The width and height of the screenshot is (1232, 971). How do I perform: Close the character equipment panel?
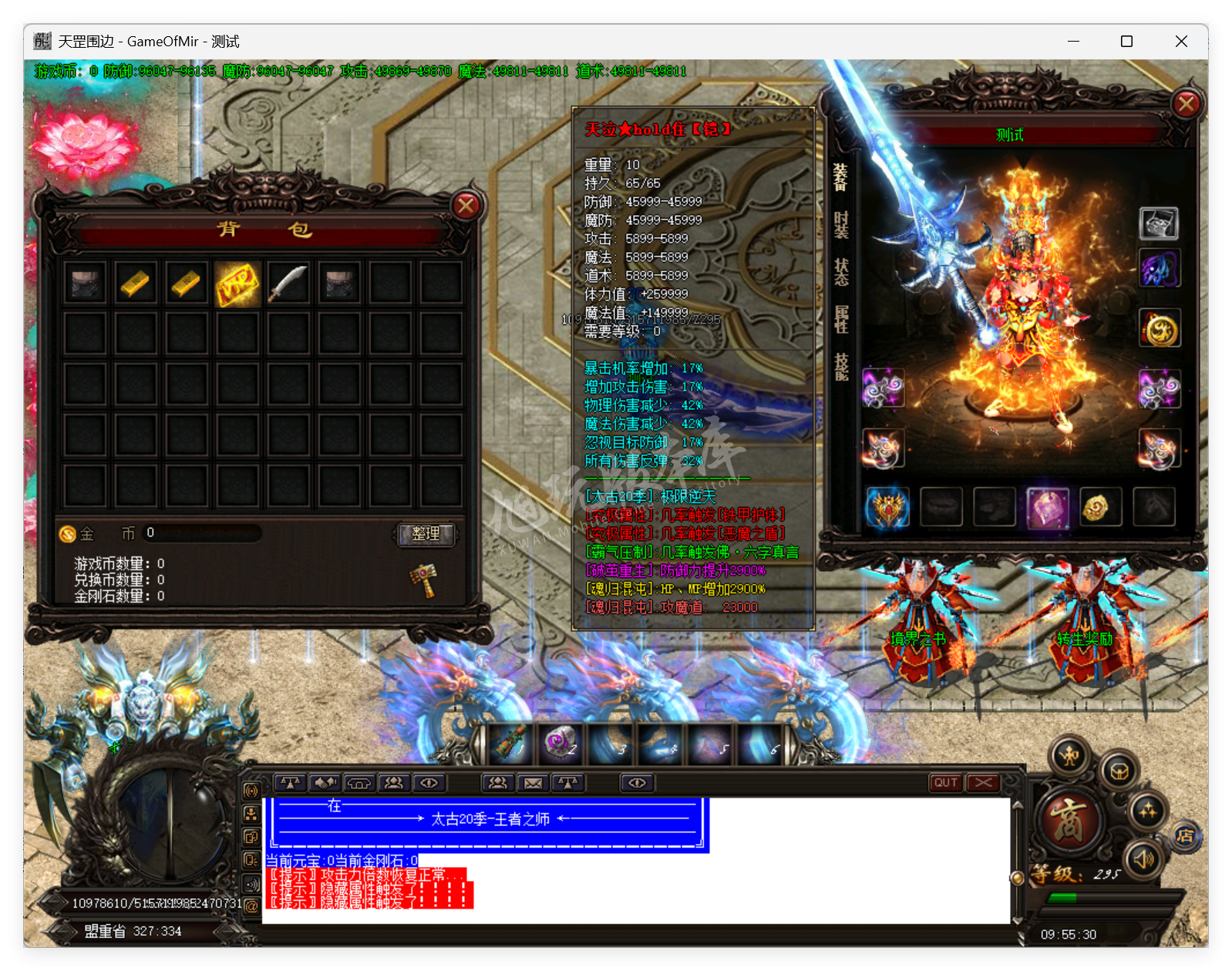(x=1186, y=104)
